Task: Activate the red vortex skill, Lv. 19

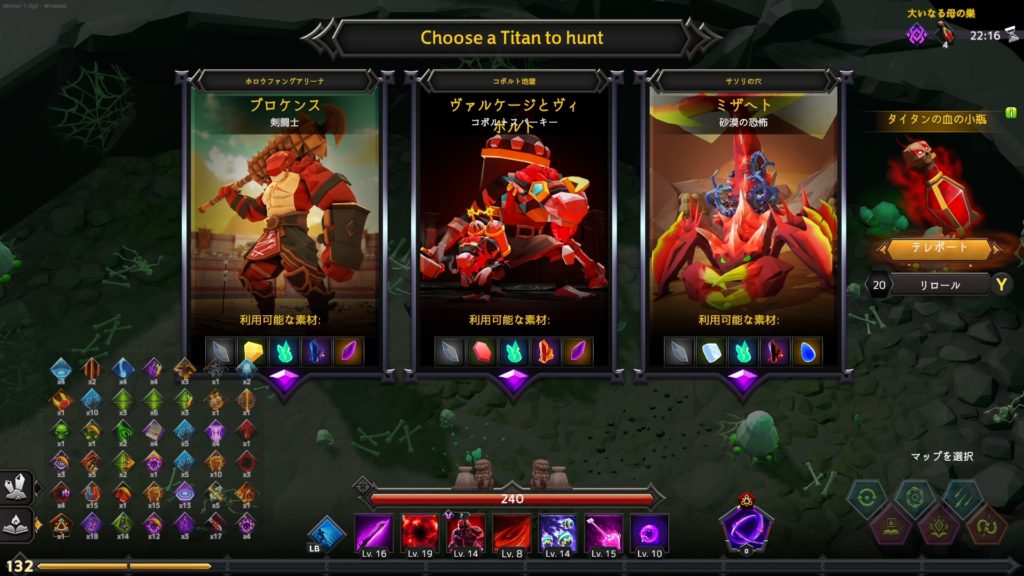Action: coord(420,532)
